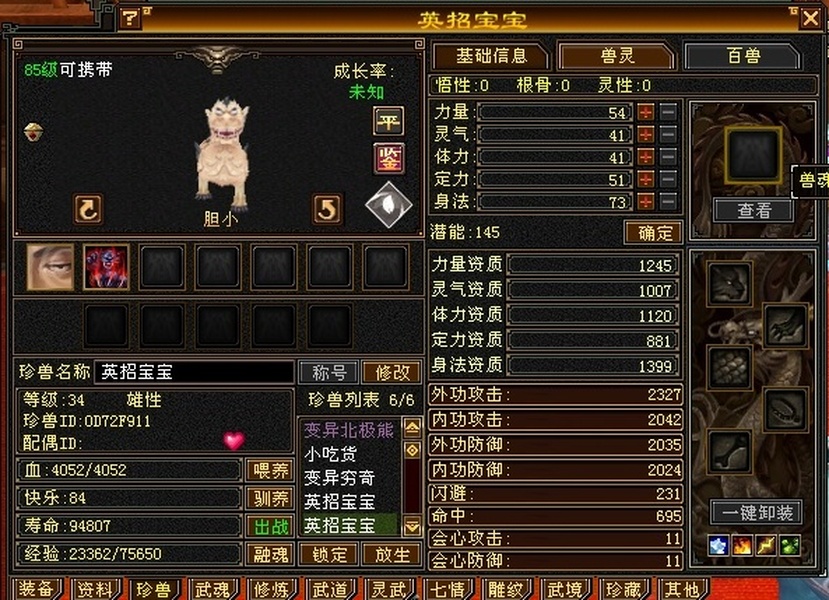Add a point to 身法
This screenshot has height=600, width=829.
click(646, 202)
